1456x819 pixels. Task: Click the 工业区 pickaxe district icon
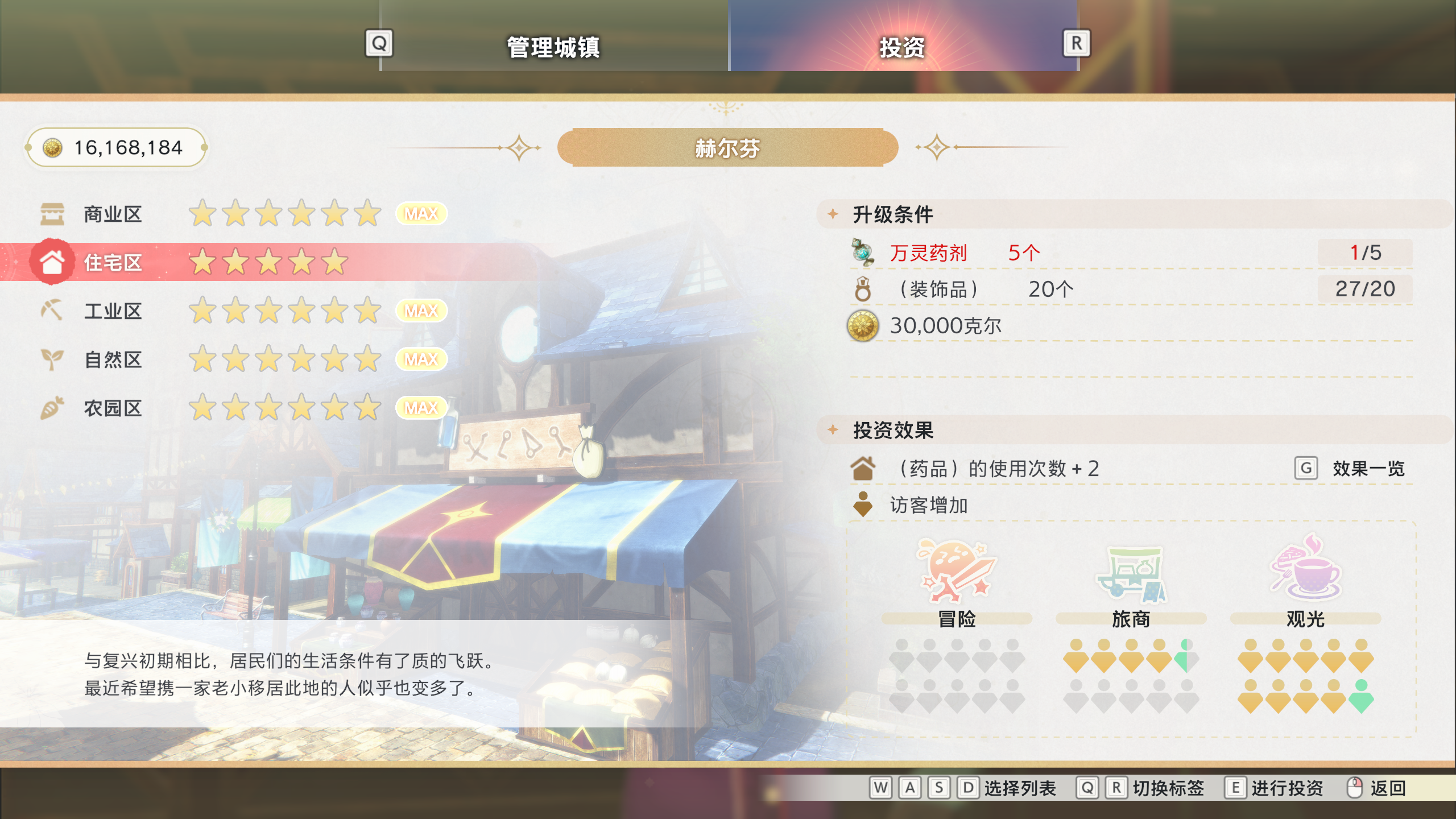[52, 311]
